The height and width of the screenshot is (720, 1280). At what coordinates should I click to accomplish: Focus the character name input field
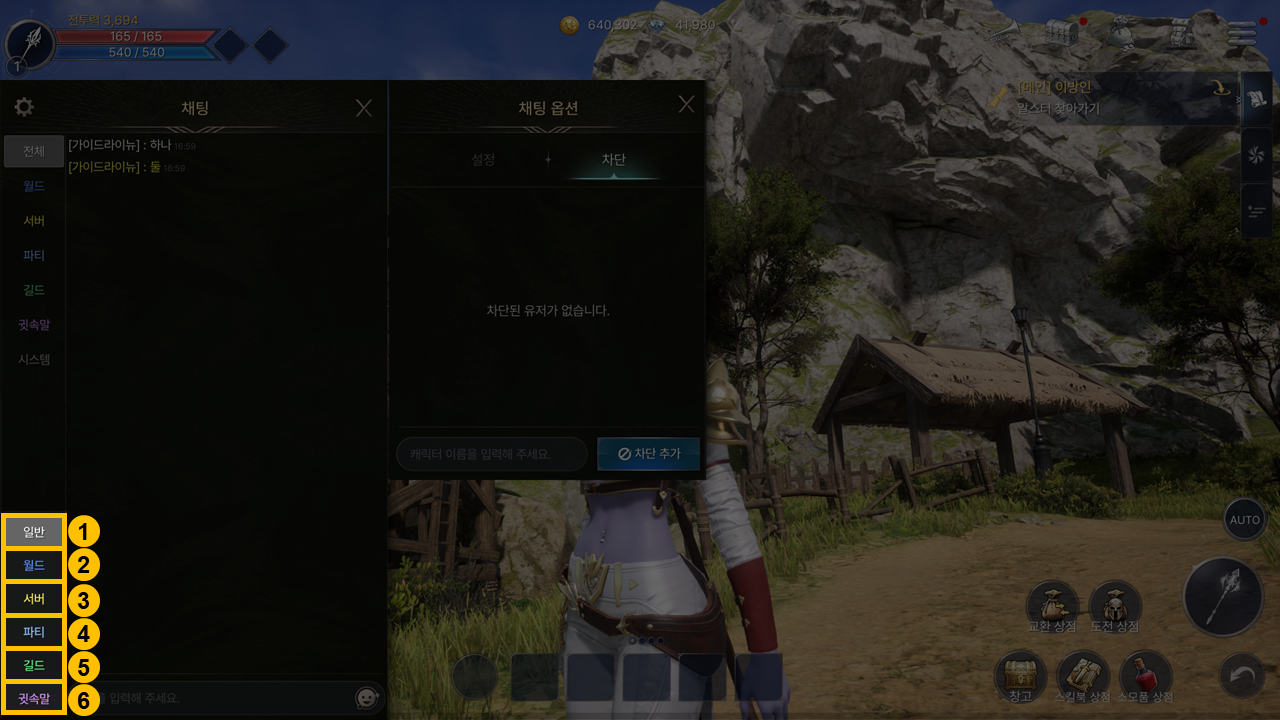pos(492,454)
